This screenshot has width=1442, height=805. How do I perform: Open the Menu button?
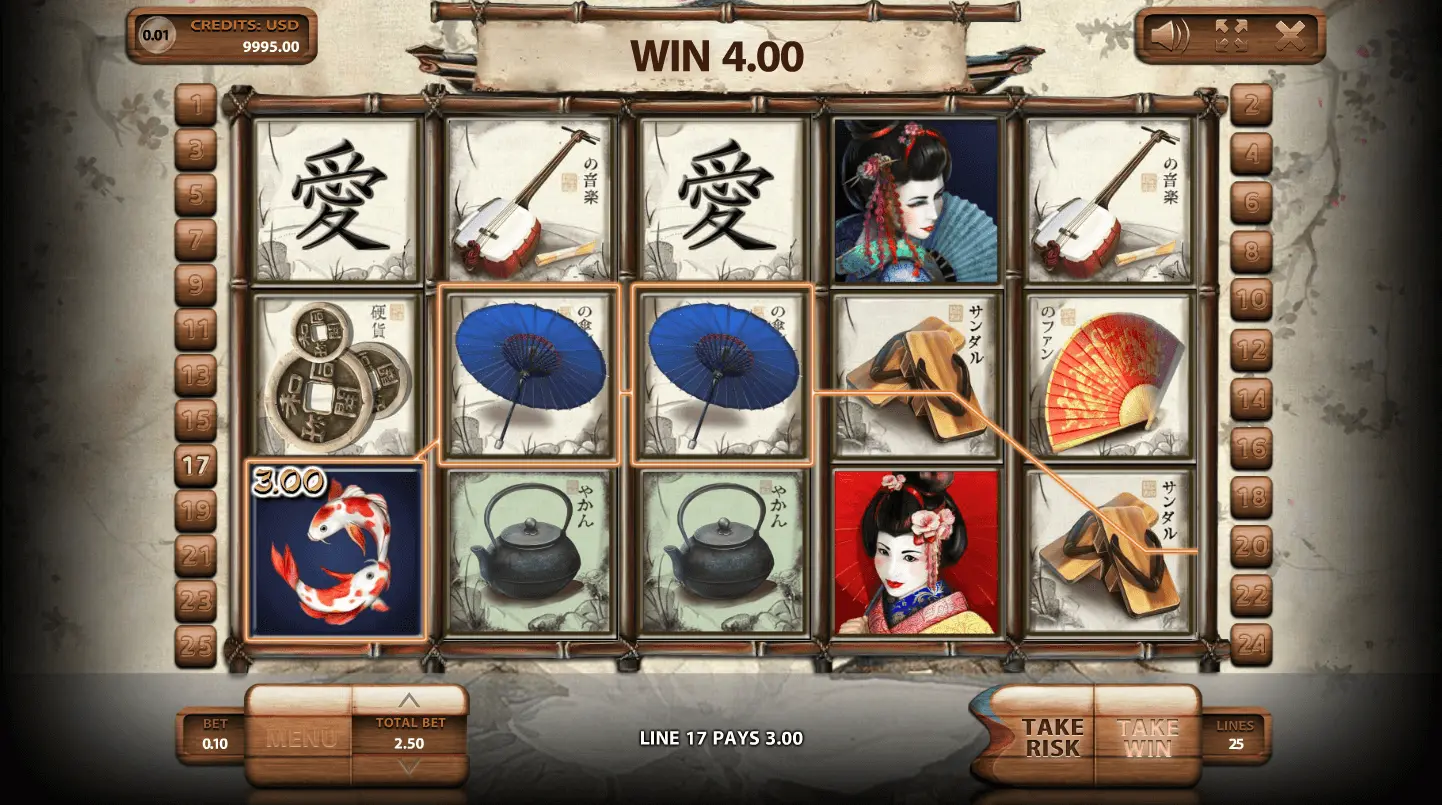pos(300,738)
